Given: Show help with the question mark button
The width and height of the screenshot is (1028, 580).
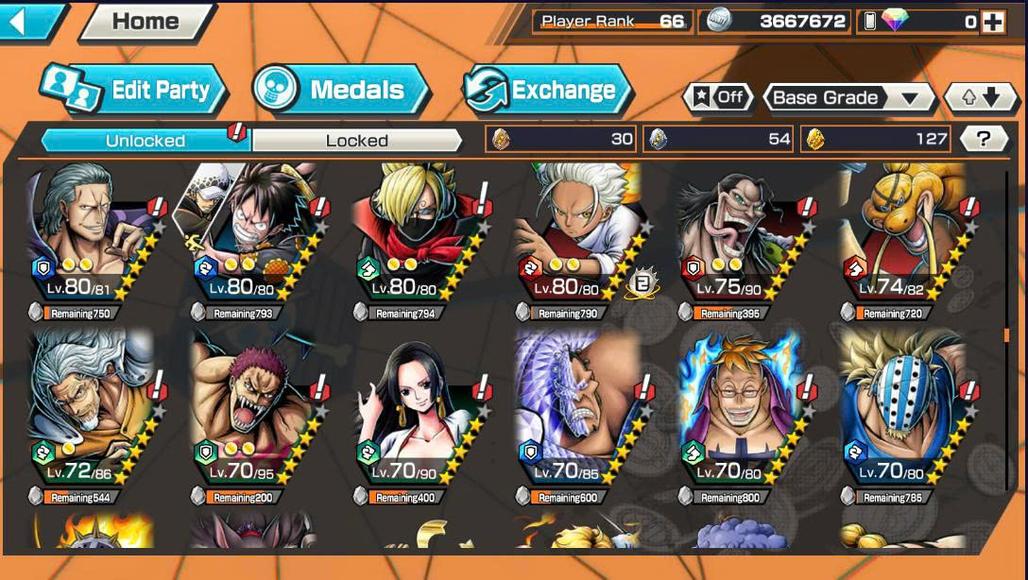Looking at the screenshot, I should click(983, 139).
